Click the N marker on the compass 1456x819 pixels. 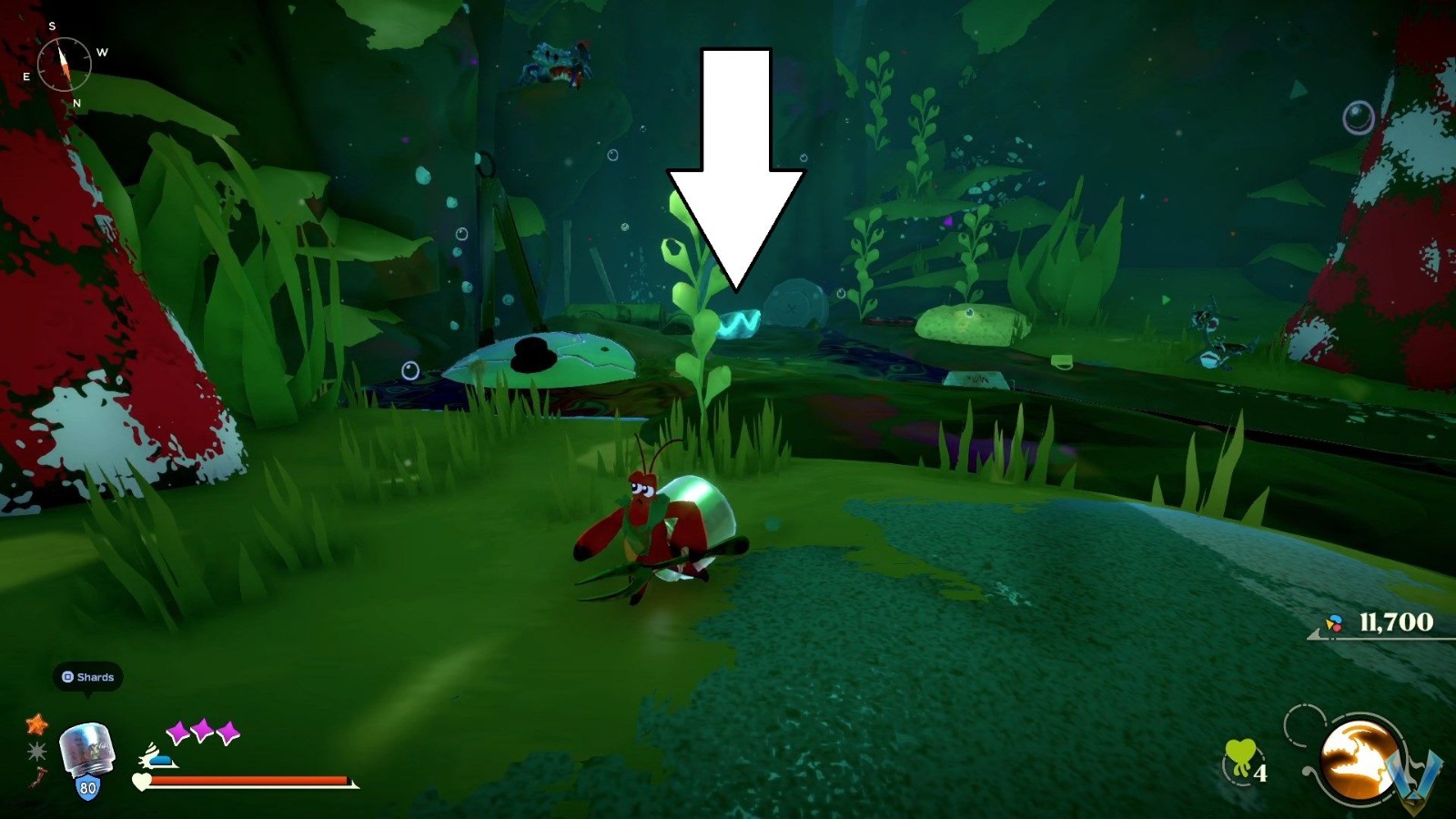pos(76,104)
